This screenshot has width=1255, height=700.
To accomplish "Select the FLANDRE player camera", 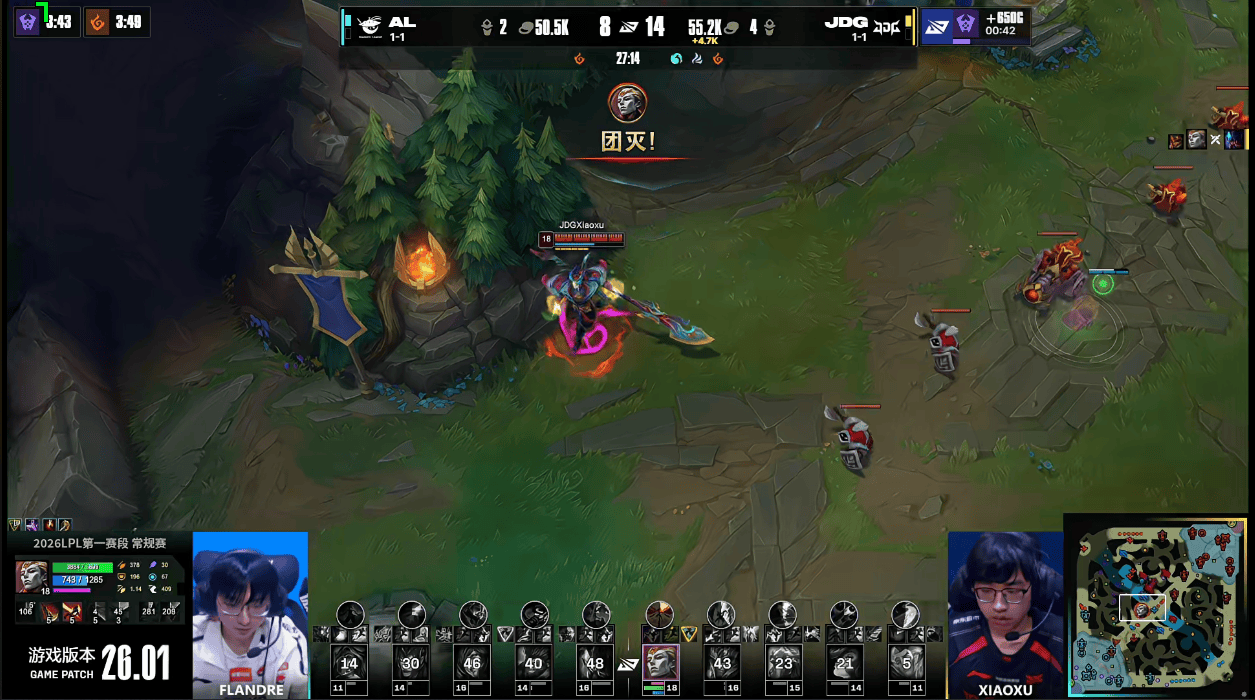I will [x=250, y=614].
